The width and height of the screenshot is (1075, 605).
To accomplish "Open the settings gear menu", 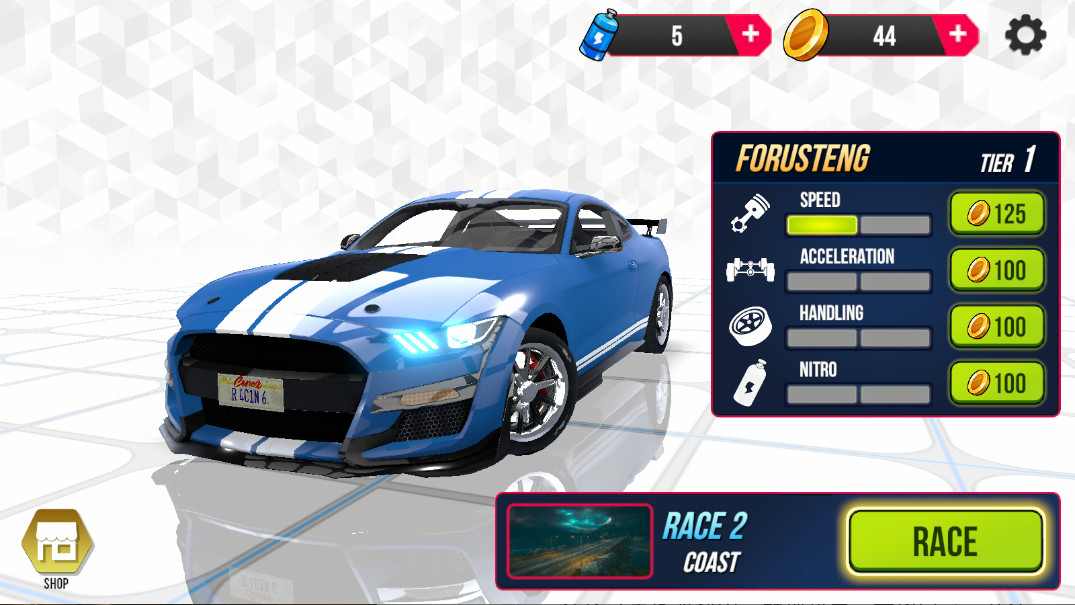I will [1025, 36].
